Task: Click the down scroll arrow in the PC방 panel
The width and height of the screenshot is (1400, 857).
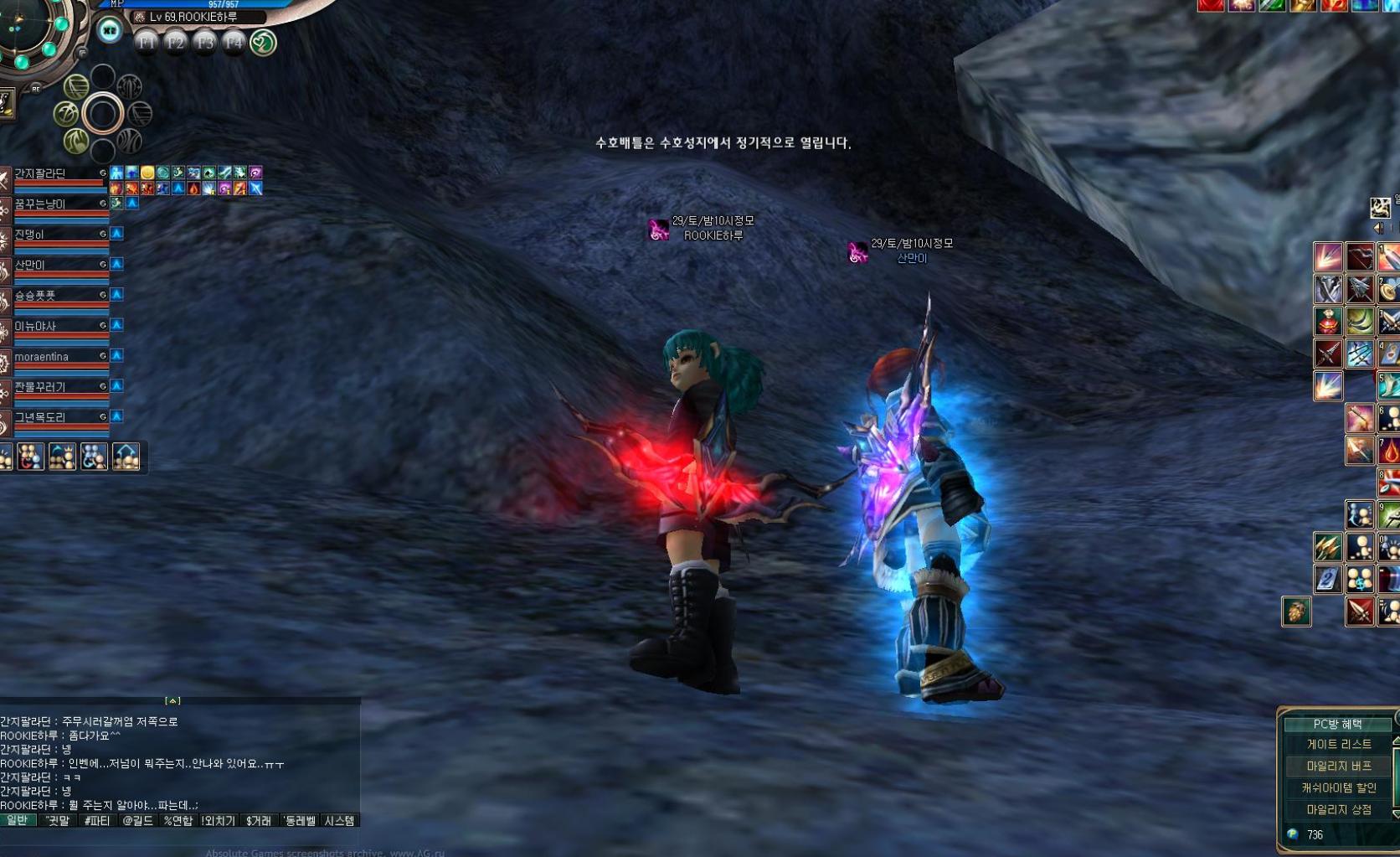Action: (x=1397, y=813)
